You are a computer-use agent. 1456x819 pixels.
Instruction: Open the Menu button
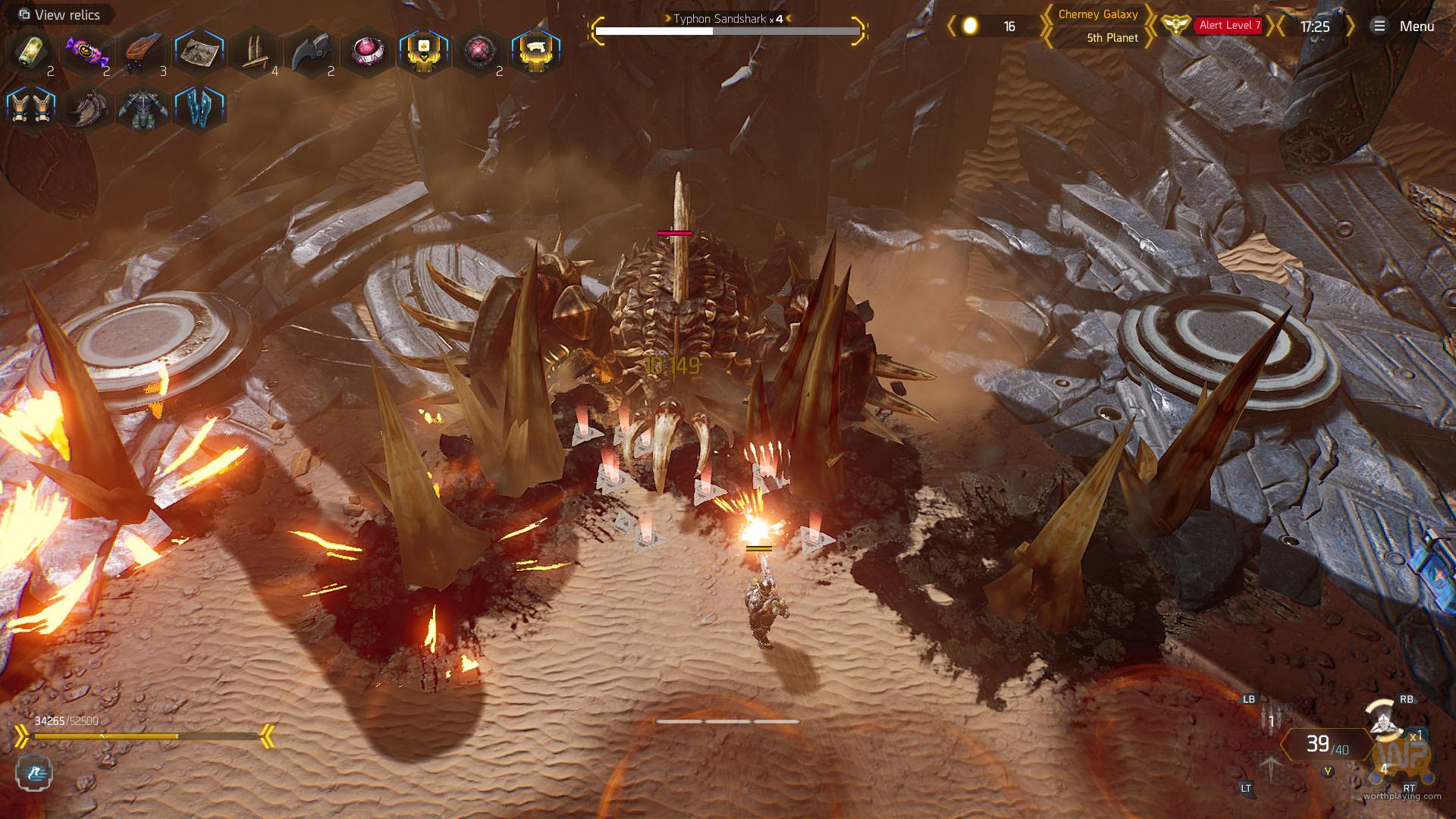1403,27
